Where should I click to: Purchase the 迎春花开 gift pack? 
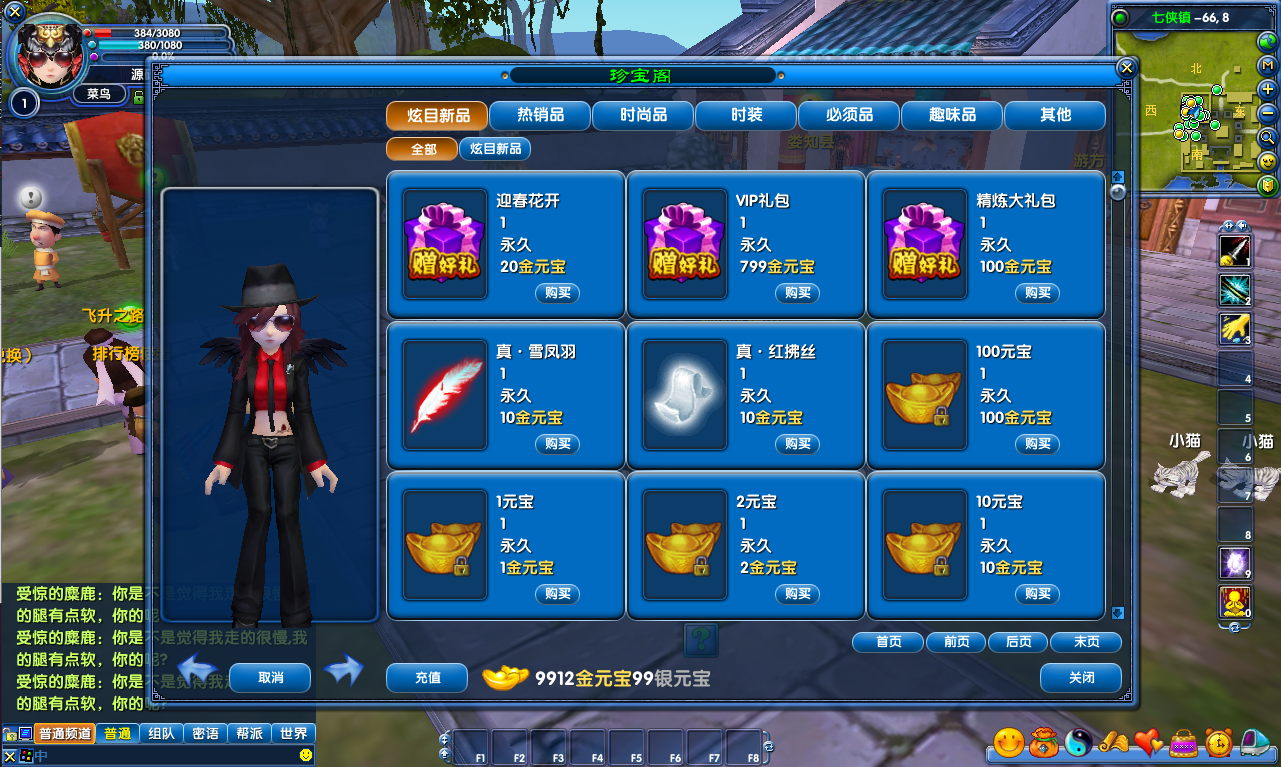[x=557, y=293]
